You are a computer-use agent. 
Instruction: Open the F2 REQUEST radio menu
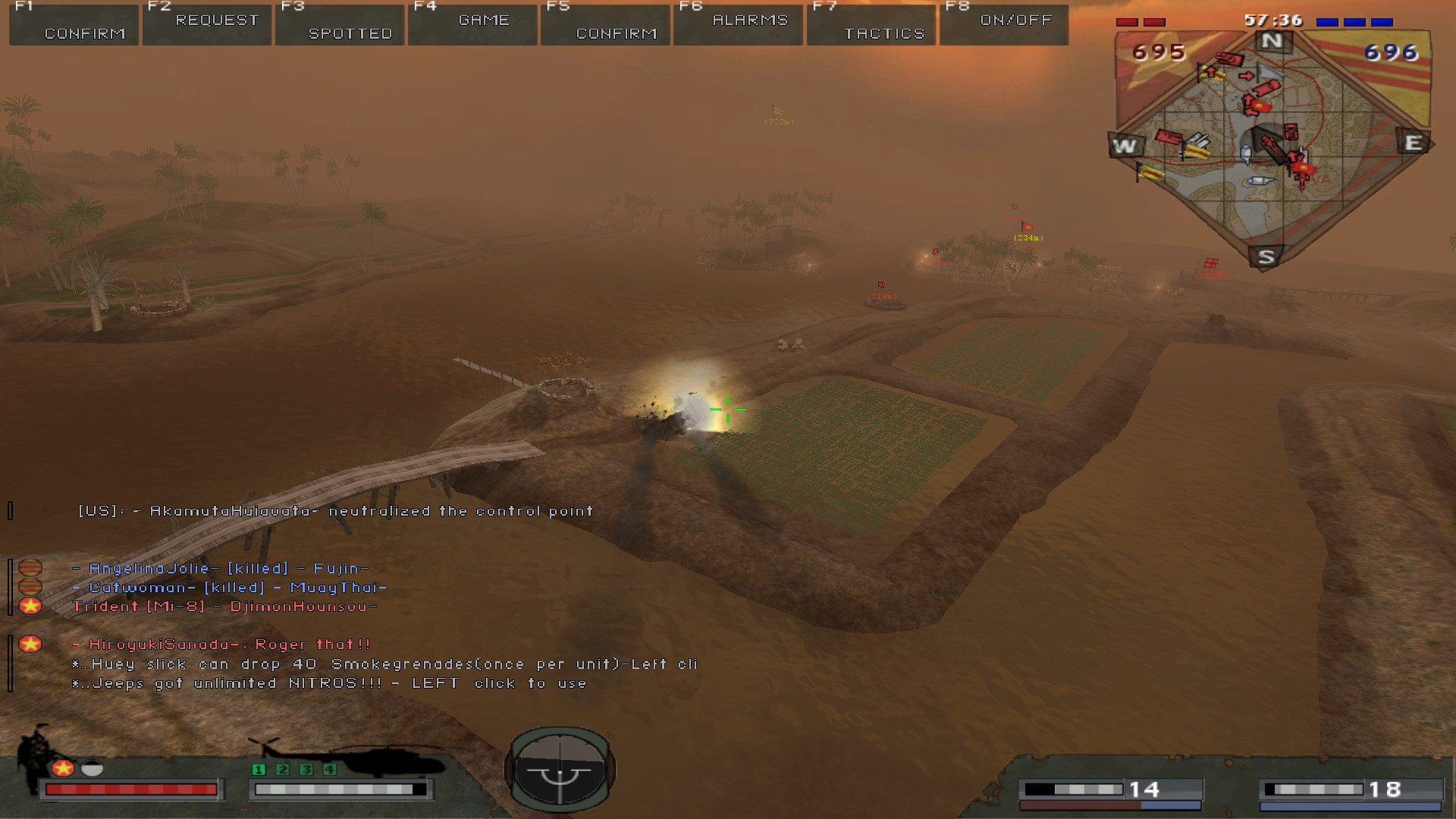[207, 25]
